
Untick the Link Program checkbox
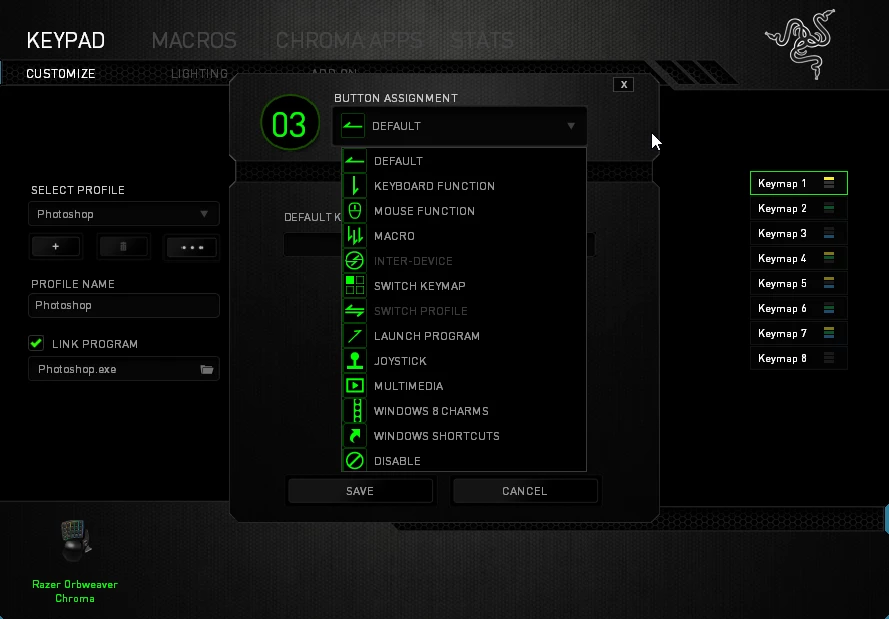point(36,344)
